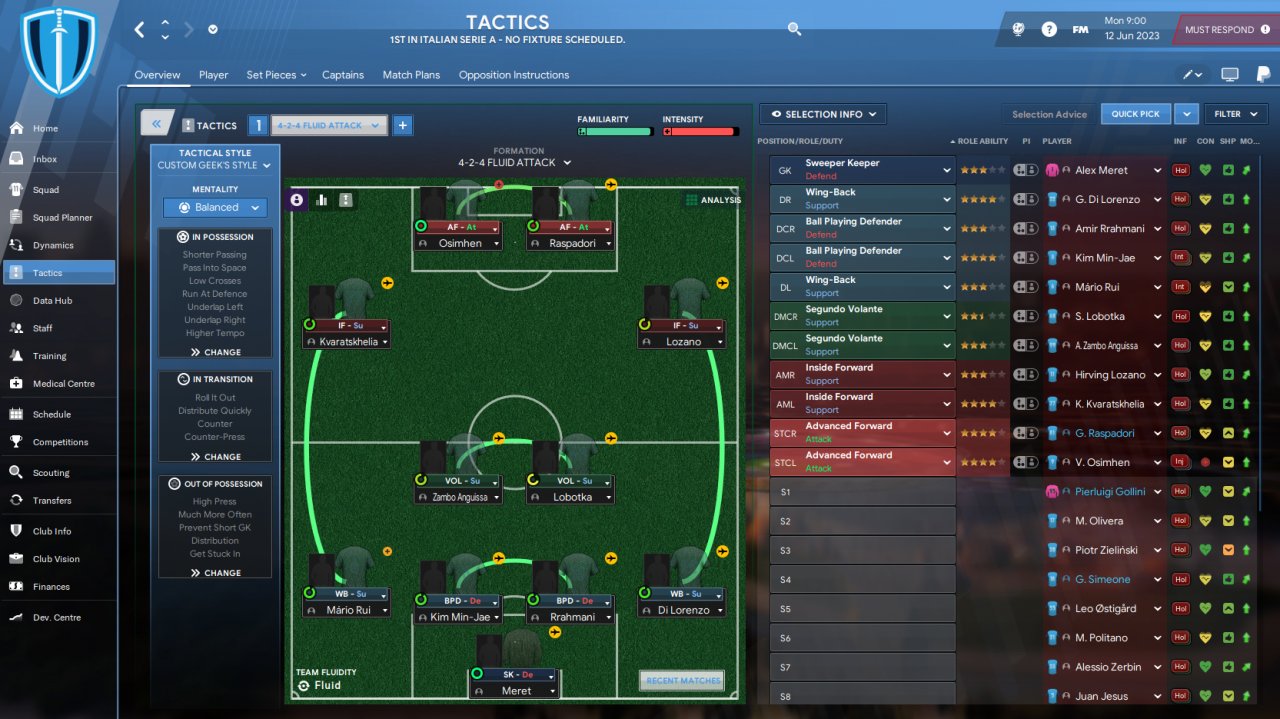Open the Selection Info dropdown

(823, 114)
